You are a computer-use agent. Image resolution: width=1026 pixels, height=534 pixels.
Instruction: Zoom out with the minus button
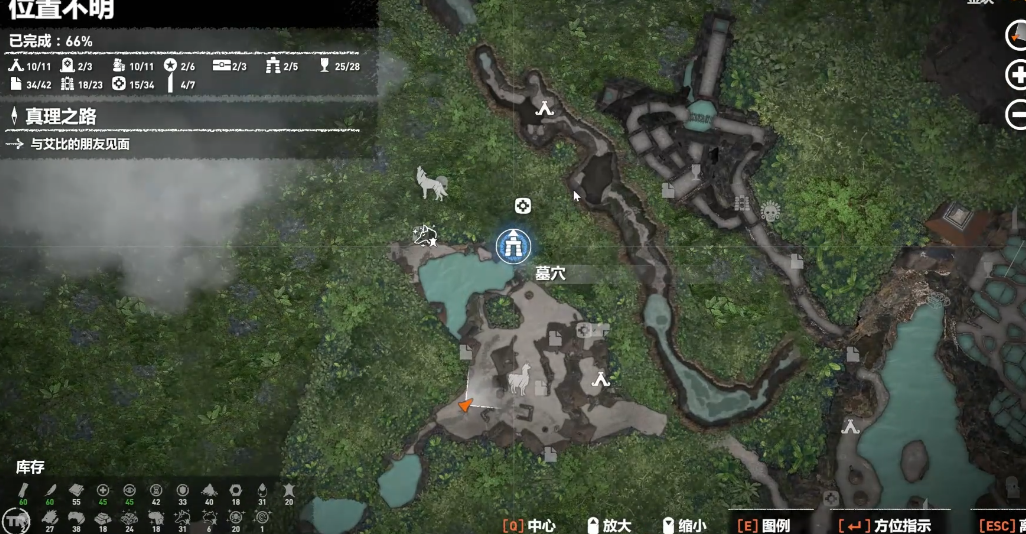point(1017,113)
